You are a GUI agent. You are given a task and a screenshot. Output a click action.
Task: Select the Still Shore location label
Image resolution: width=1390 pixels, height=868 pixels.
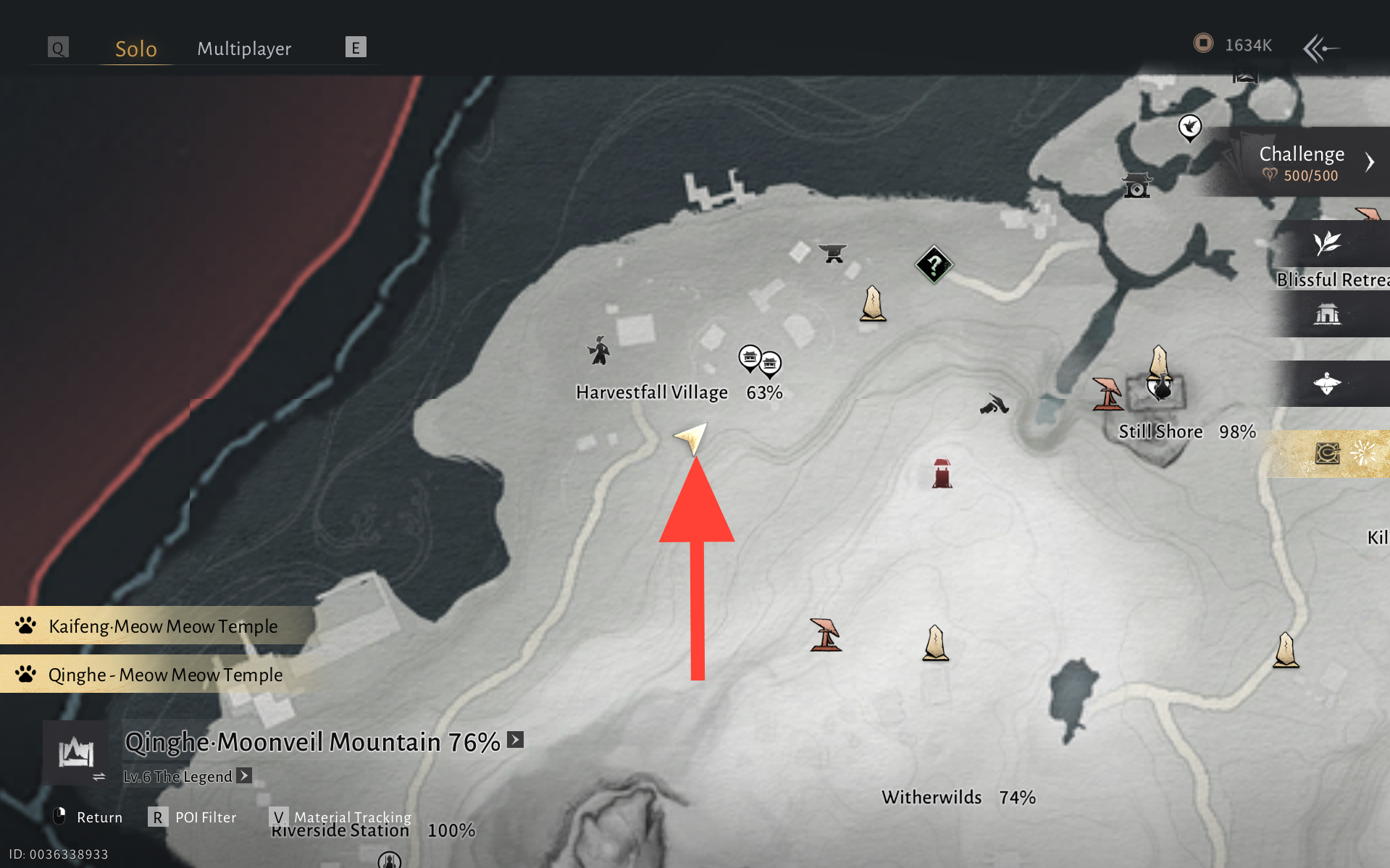(x=1160, y=432)
